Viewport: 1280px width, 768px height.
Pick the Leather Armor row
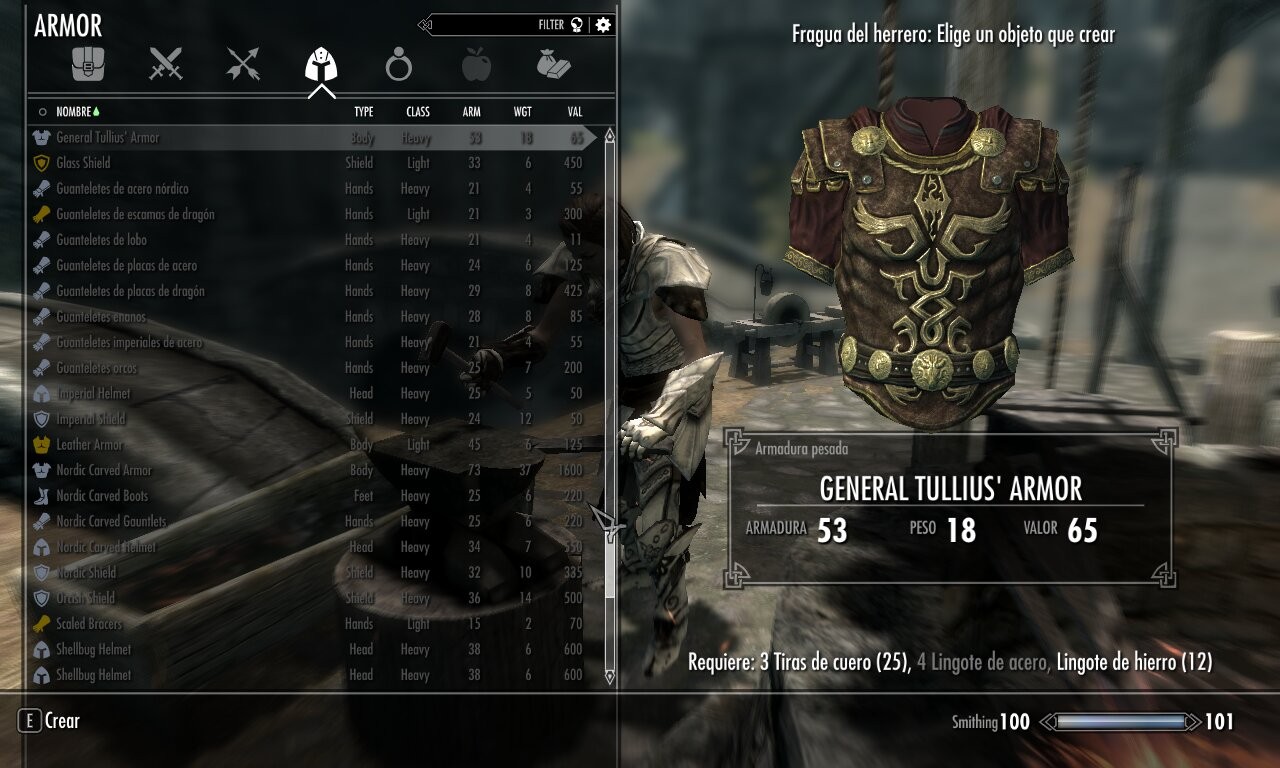(90, 445)
